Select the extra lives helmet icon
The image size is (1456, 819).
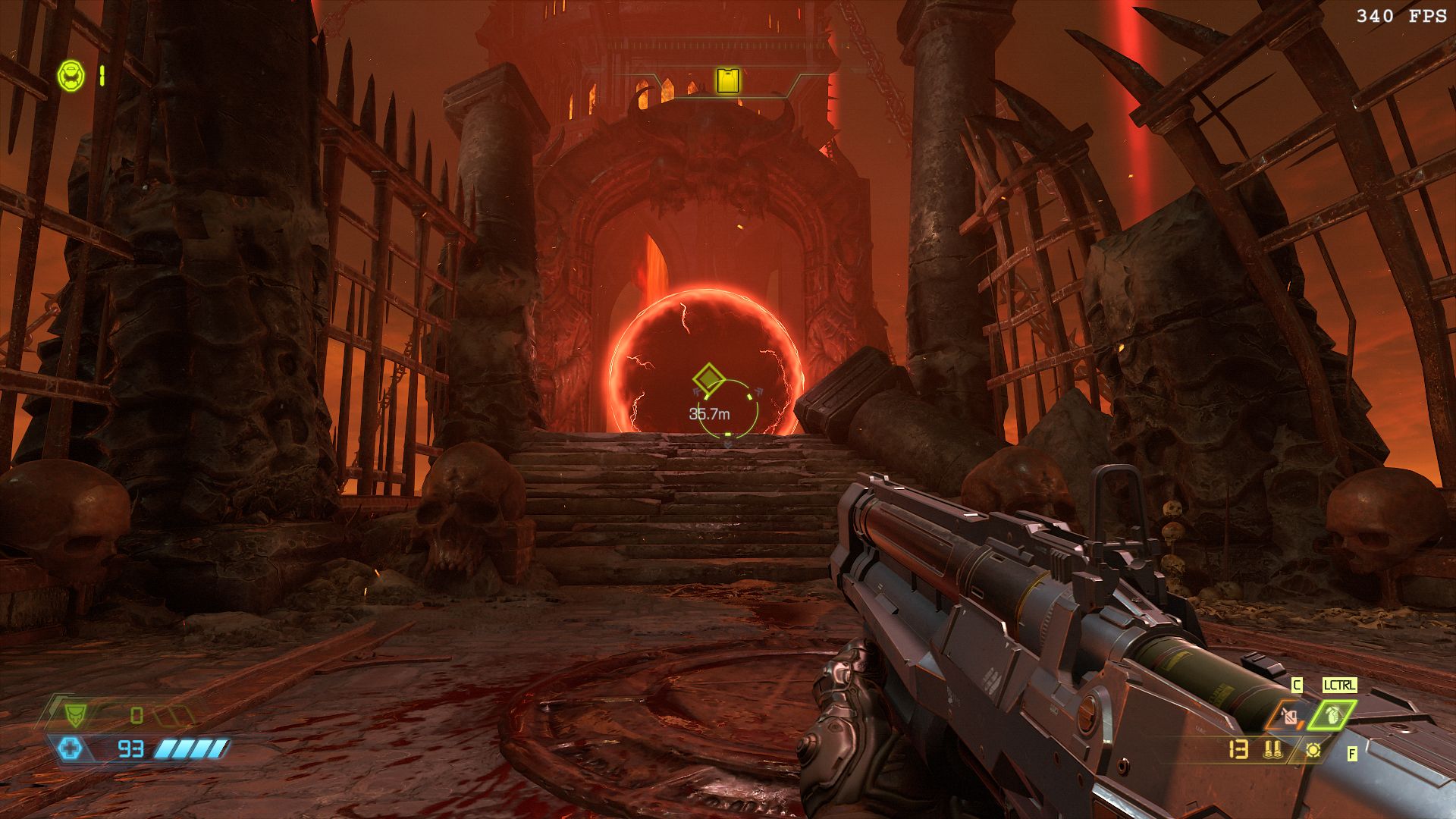(71, 74)
